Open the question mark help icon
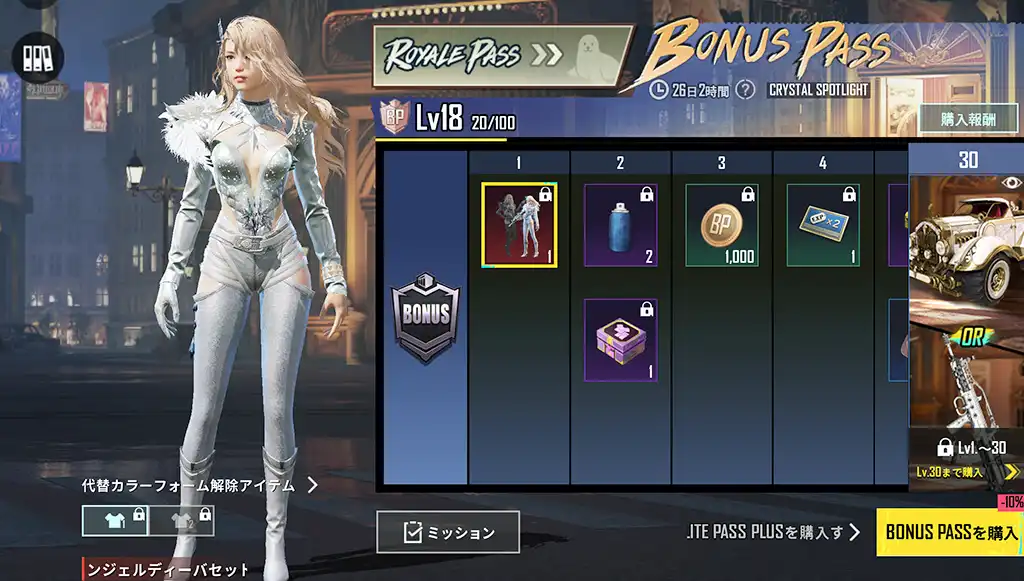This screenshot has height=581, width=1024. pyautogui.click(x=745, y=90)
